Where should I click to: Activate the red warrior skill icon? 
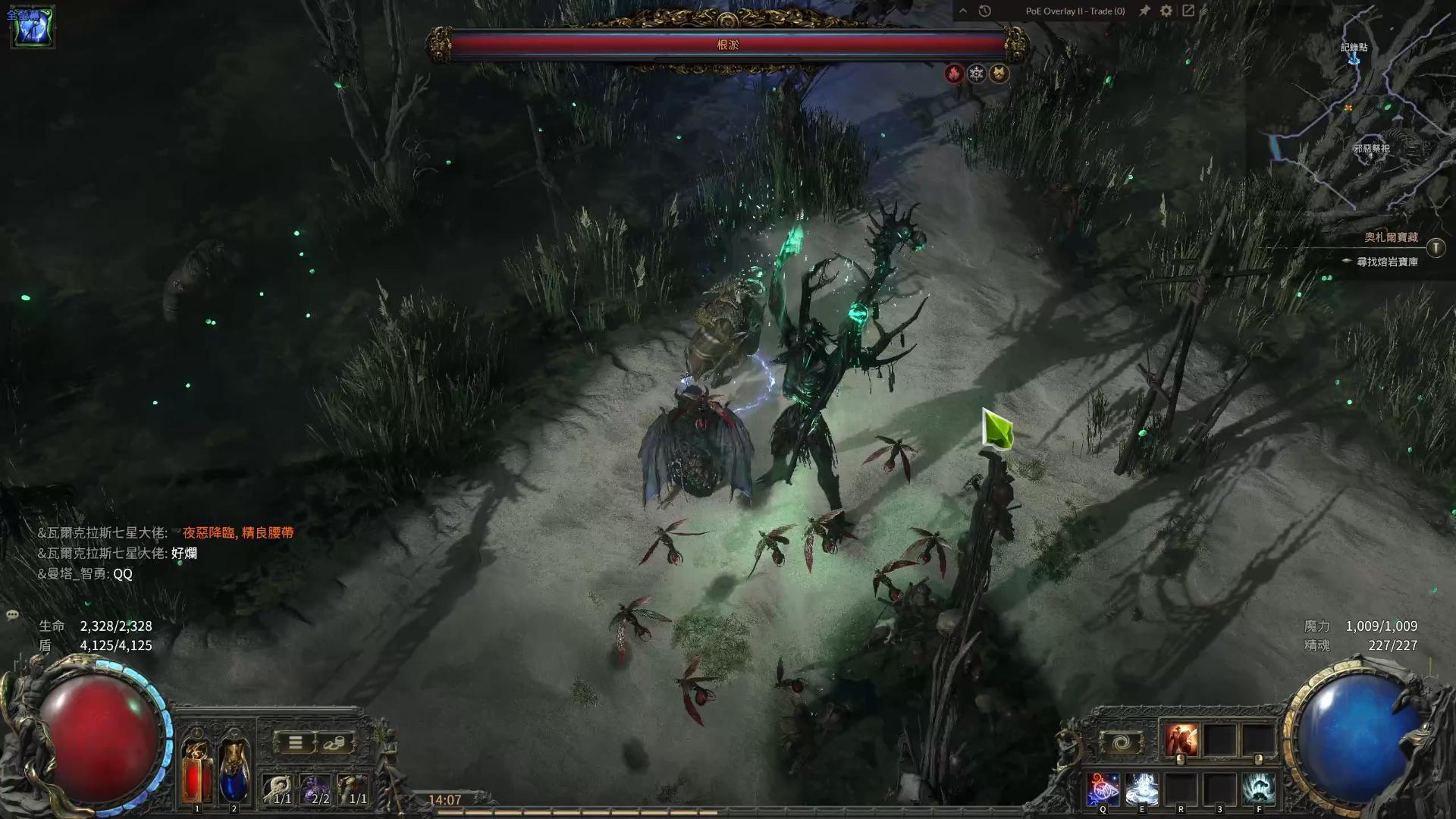1181,740
